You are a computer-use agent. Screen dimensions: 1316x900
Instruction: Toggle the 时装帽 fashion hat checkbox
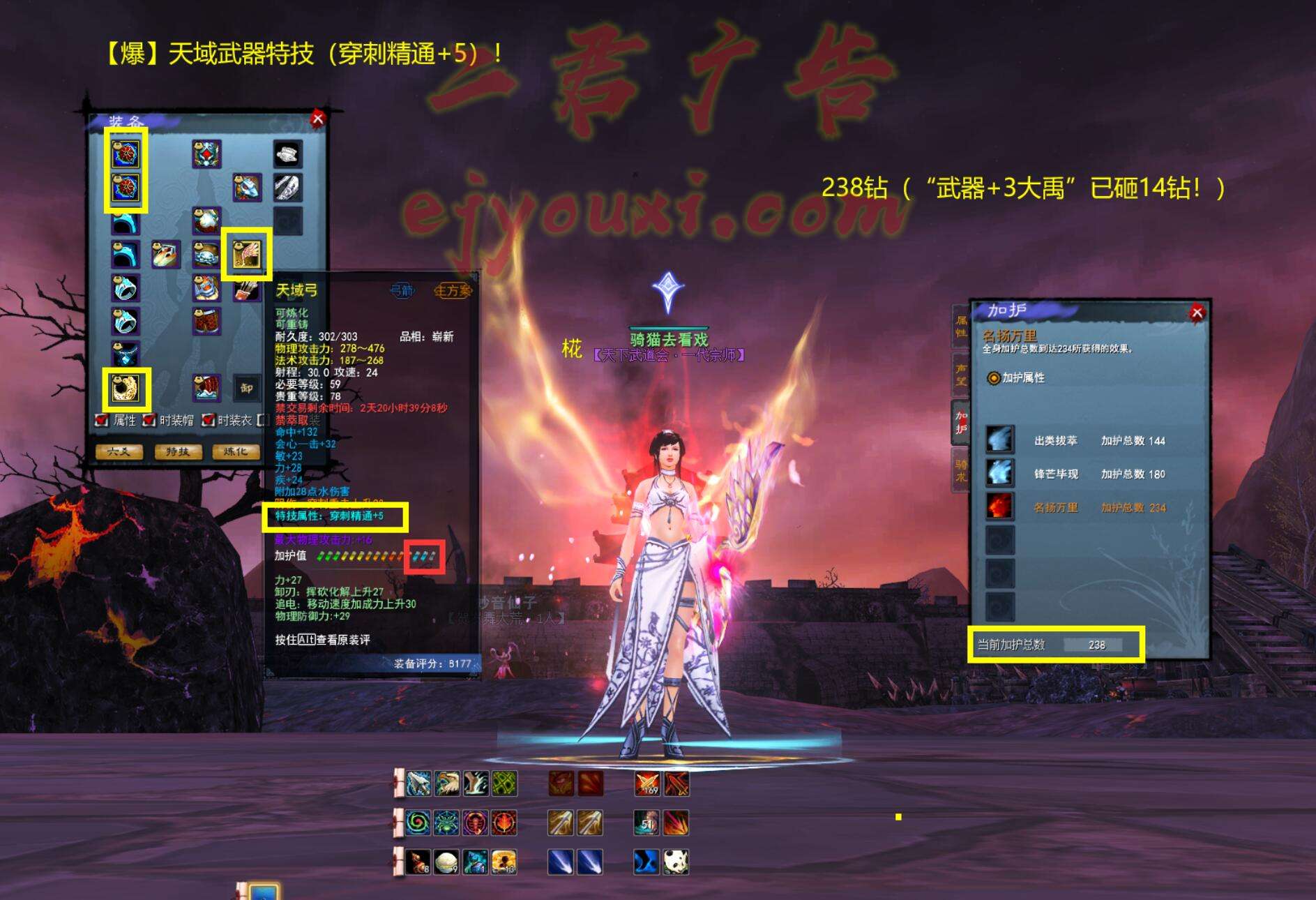[x=149, y=420]
